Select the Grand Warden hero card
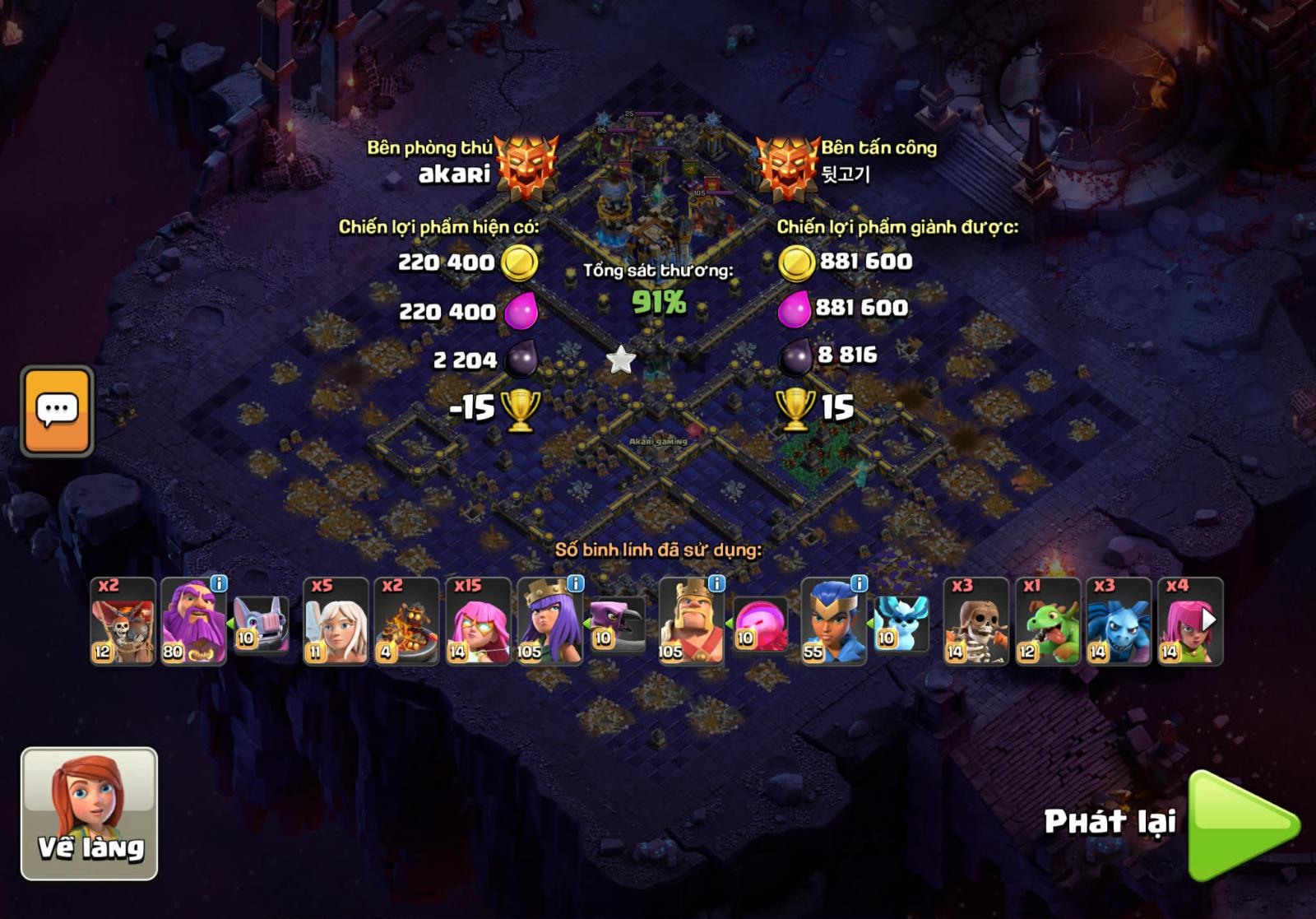The image size is (1316, 919). [x=192, y=624]
